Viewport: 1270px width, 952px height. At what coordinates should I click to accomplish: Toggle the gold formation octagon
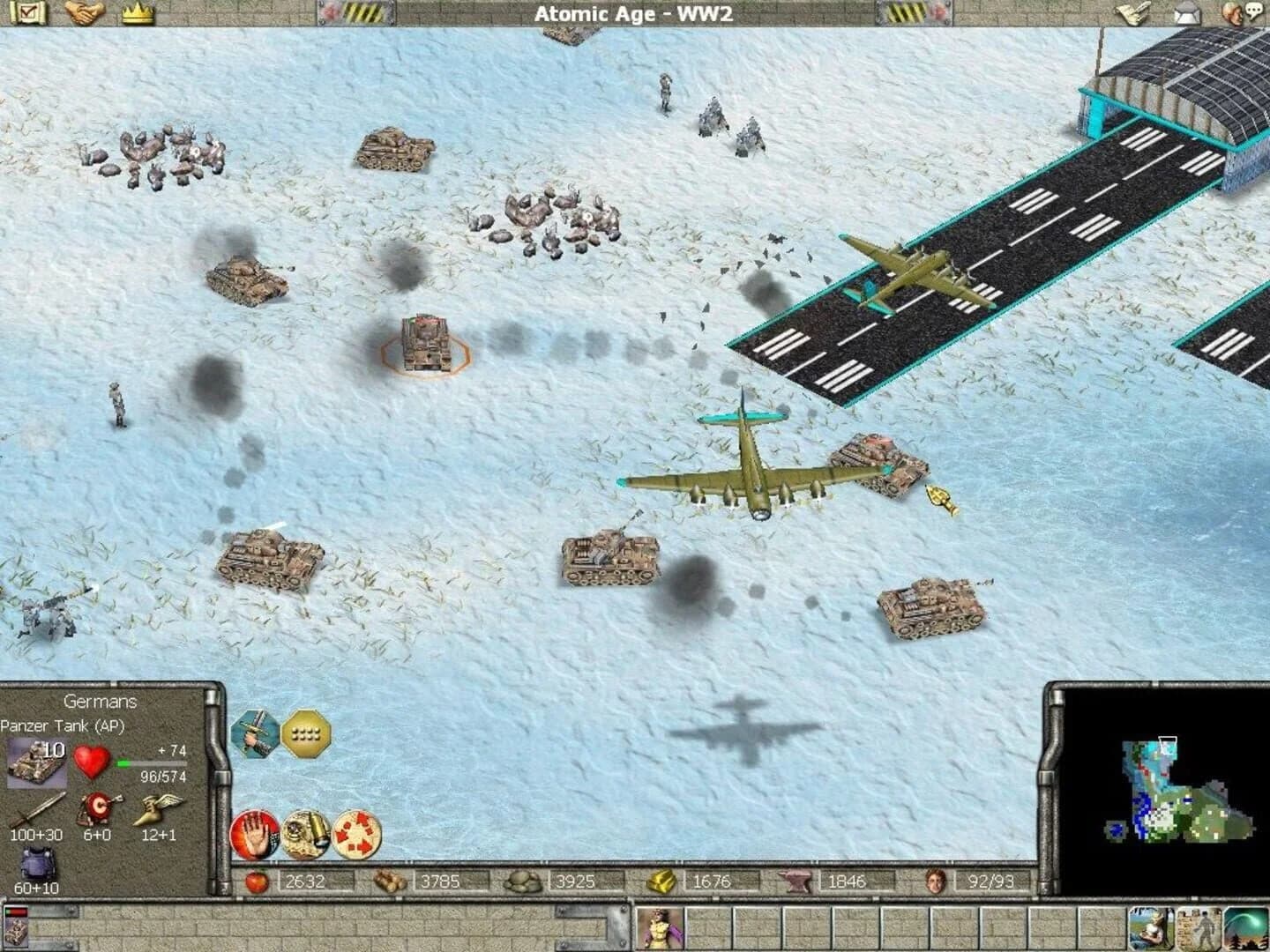(305, 733)
